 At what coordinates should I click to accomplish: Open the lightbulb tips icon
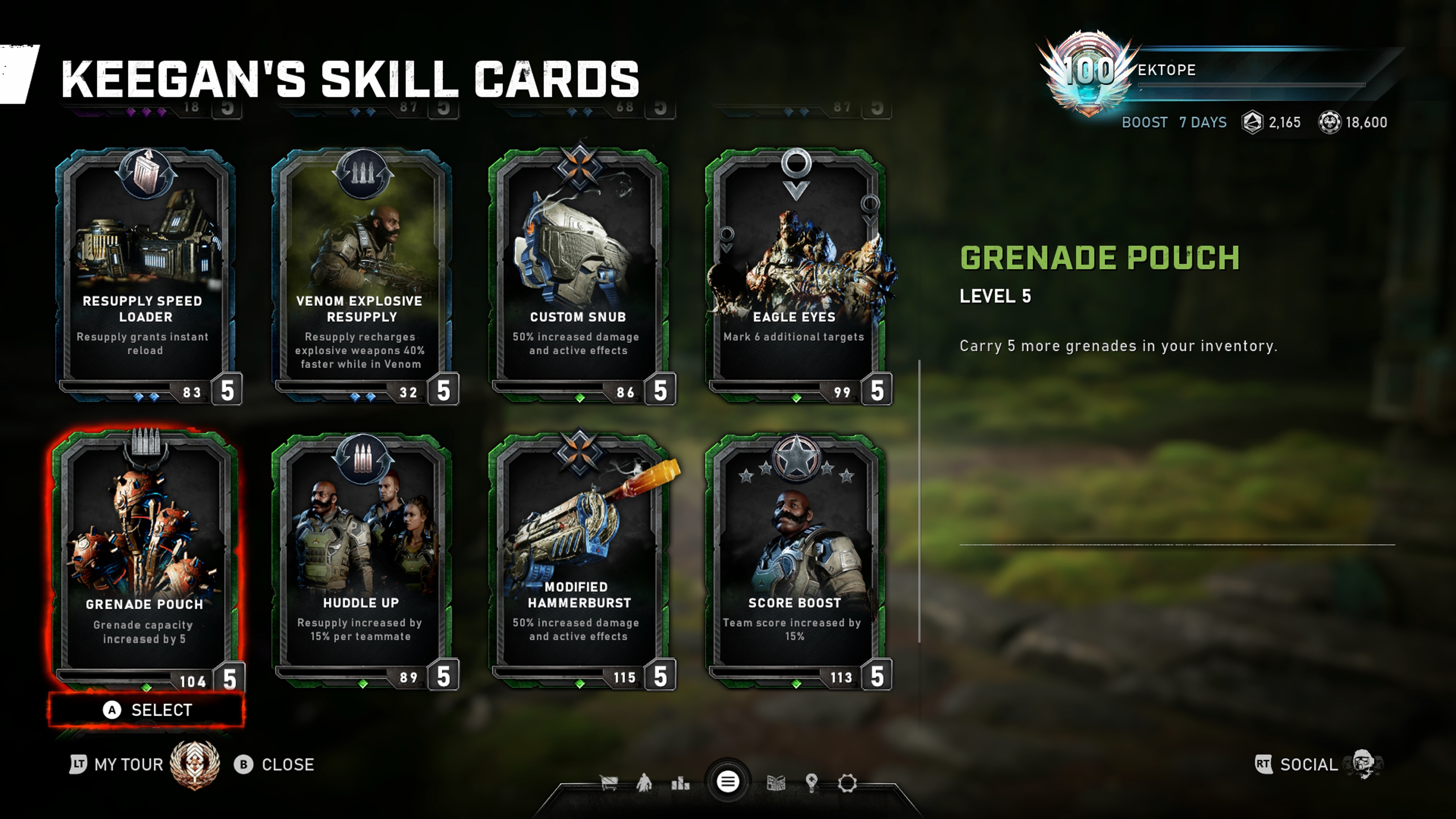[812, 783]
